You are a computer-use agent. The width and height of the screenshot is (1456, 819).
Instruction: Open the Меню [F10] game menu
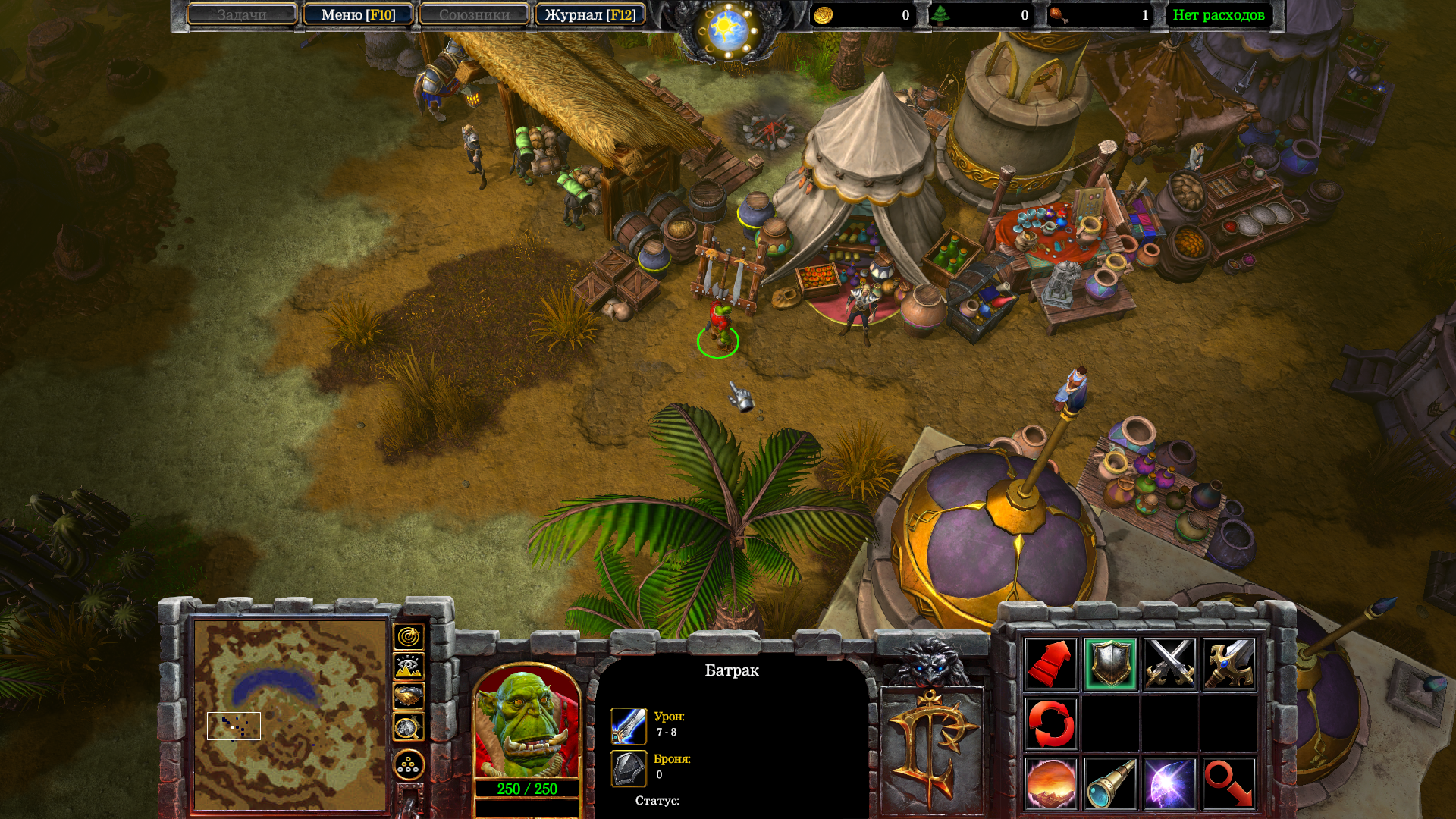coord(358,14)
